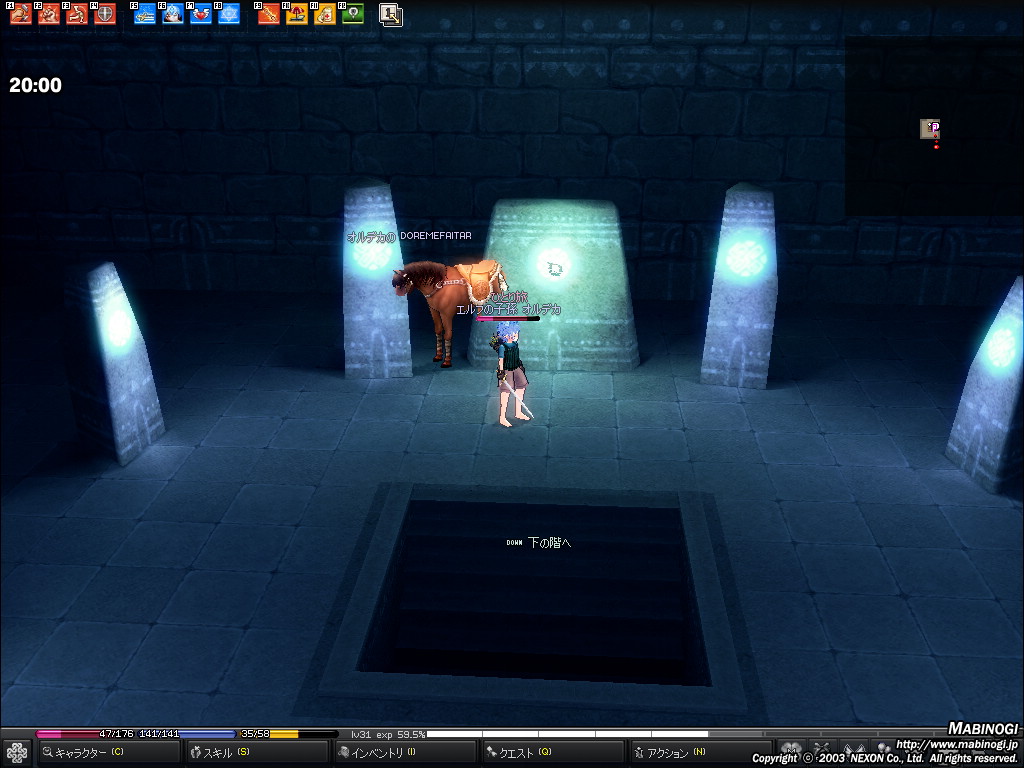Use the F11 first aid kit skill
The image size is (1024, 768).
tap(325, 14)
